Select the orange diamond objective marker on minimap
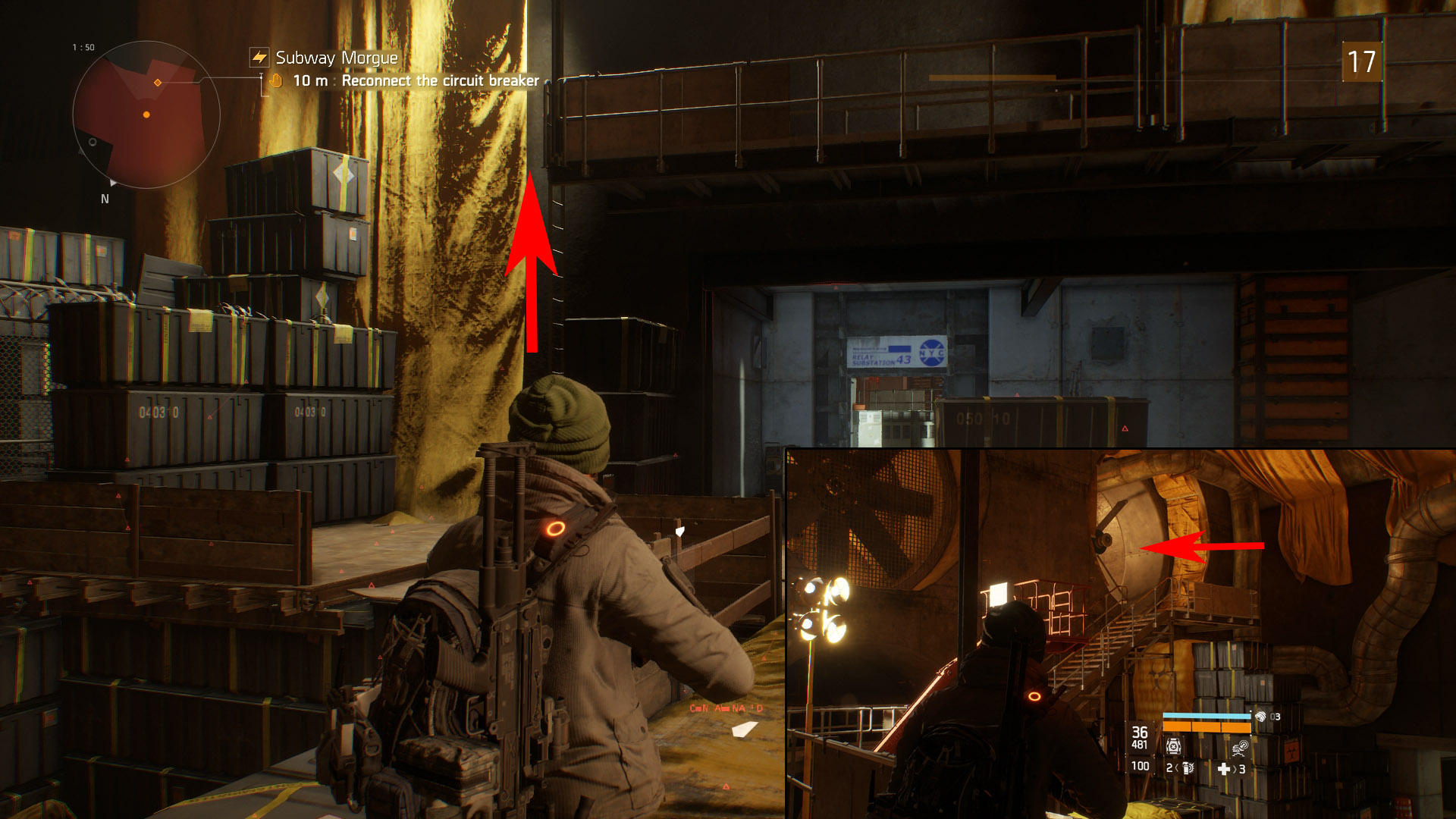1456x819 pixels. coord(158,82)
